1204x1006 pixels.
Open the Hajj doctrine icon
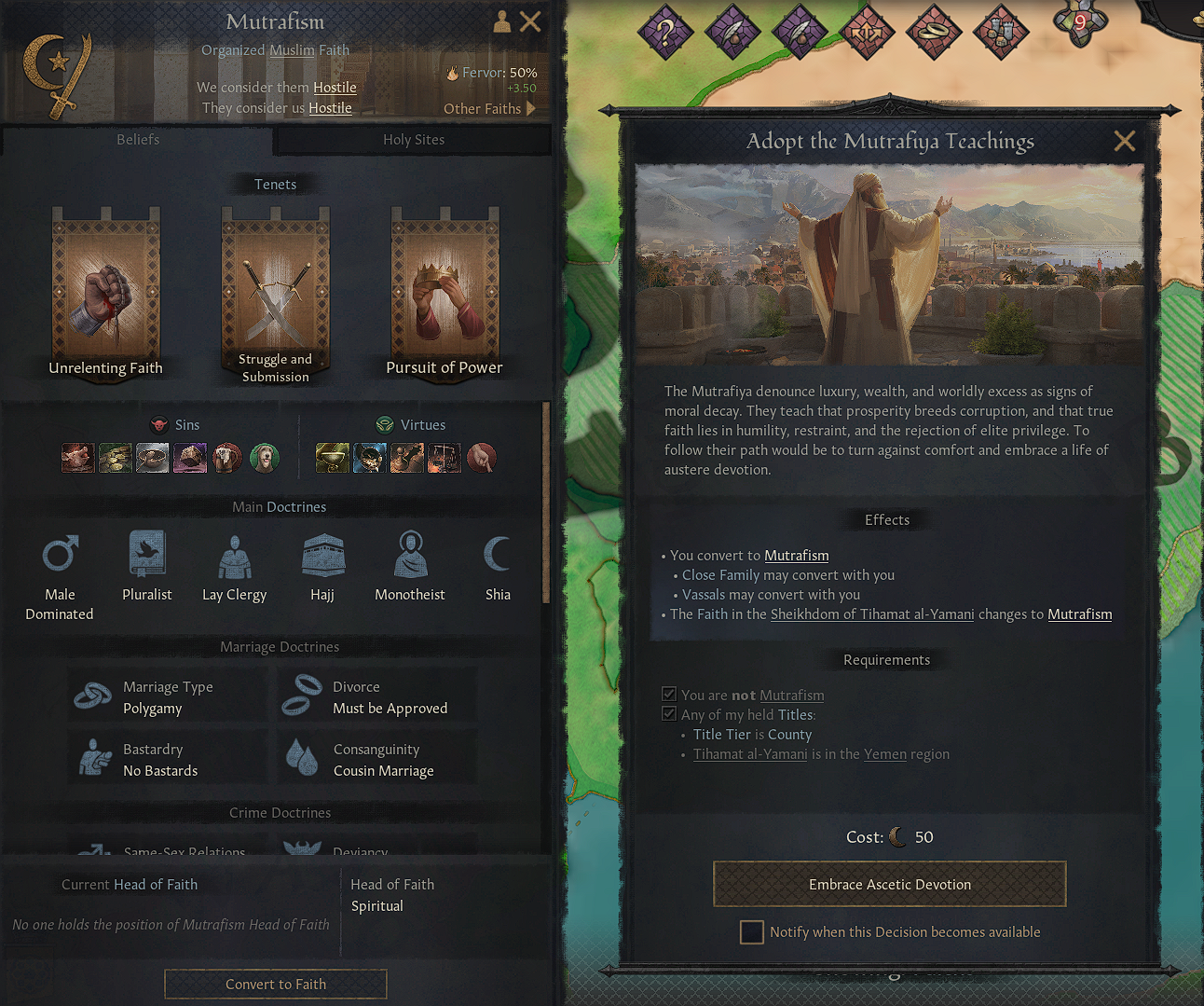coord(322,553)
